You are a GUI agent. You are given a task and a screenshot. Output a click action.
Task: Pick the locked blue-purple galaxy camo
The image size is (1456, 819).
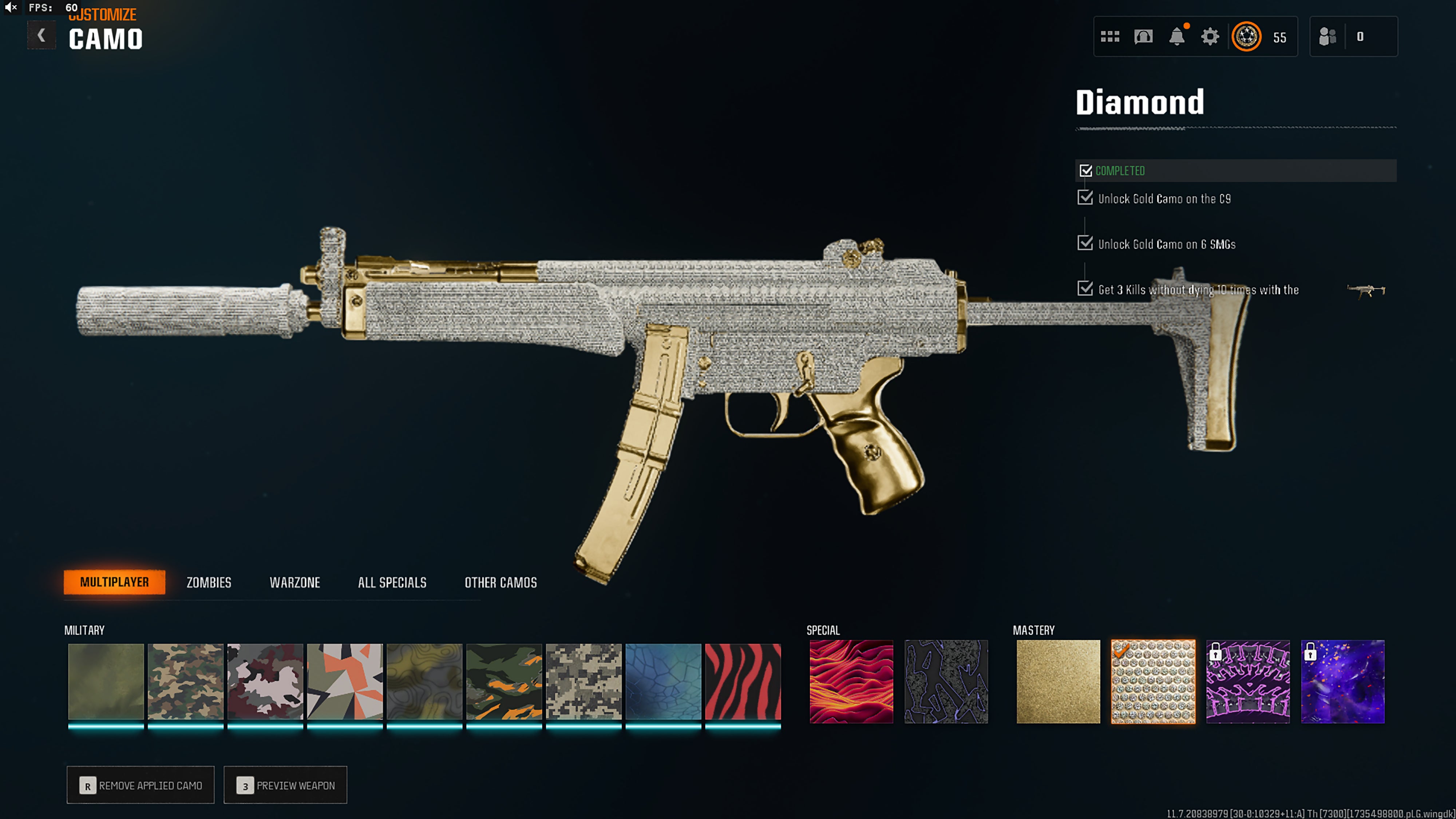pyautogui.click(x=1343, y=682)
